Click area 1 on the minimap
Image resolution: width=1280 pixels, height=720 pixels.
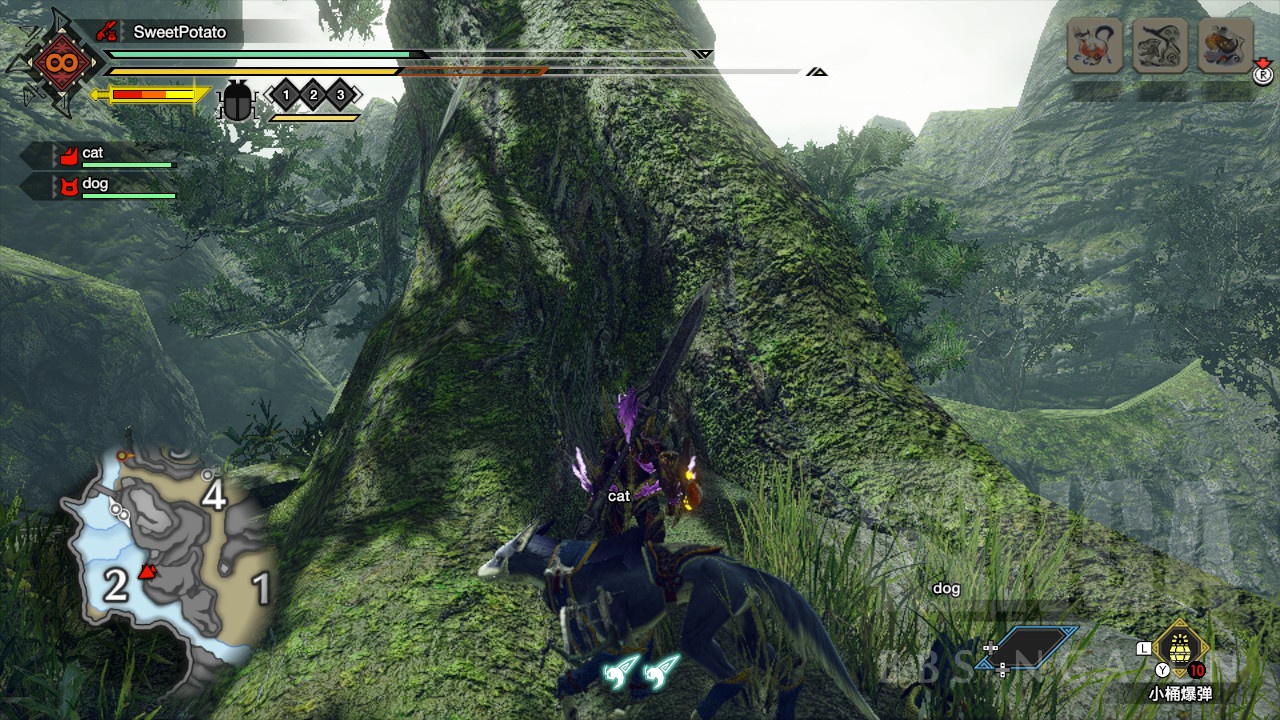[x=261, y=589]
